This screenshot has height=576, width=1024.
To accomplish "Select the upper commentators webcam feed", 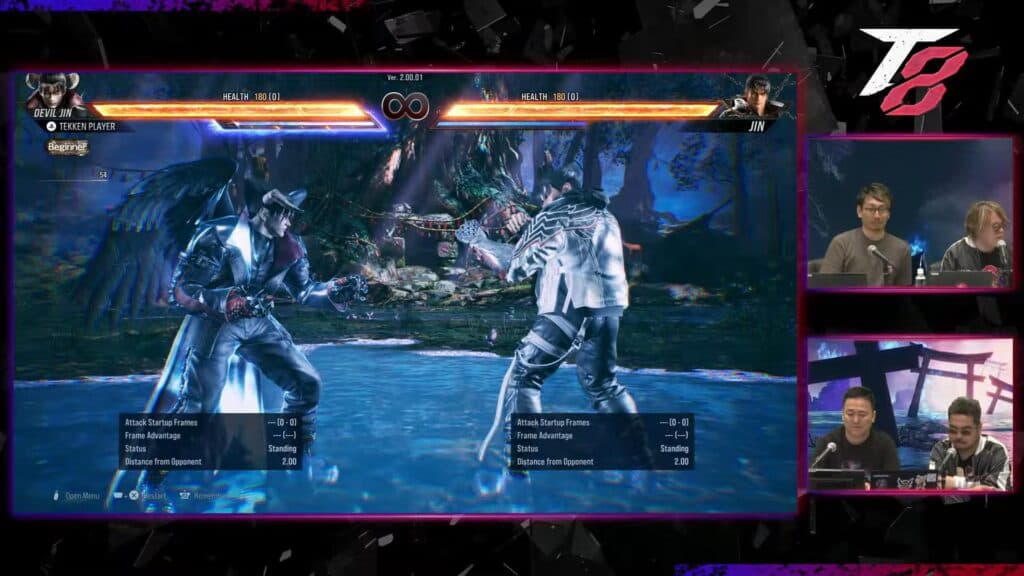I will pyautogui.click(x=910, y=212).
